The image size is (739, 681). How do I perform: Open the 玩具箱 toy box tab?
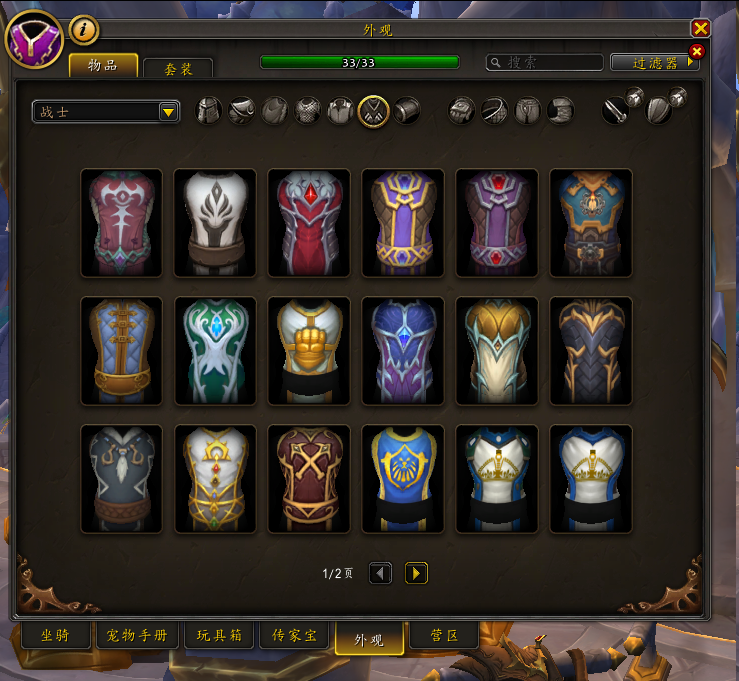[x=219, y=636]
